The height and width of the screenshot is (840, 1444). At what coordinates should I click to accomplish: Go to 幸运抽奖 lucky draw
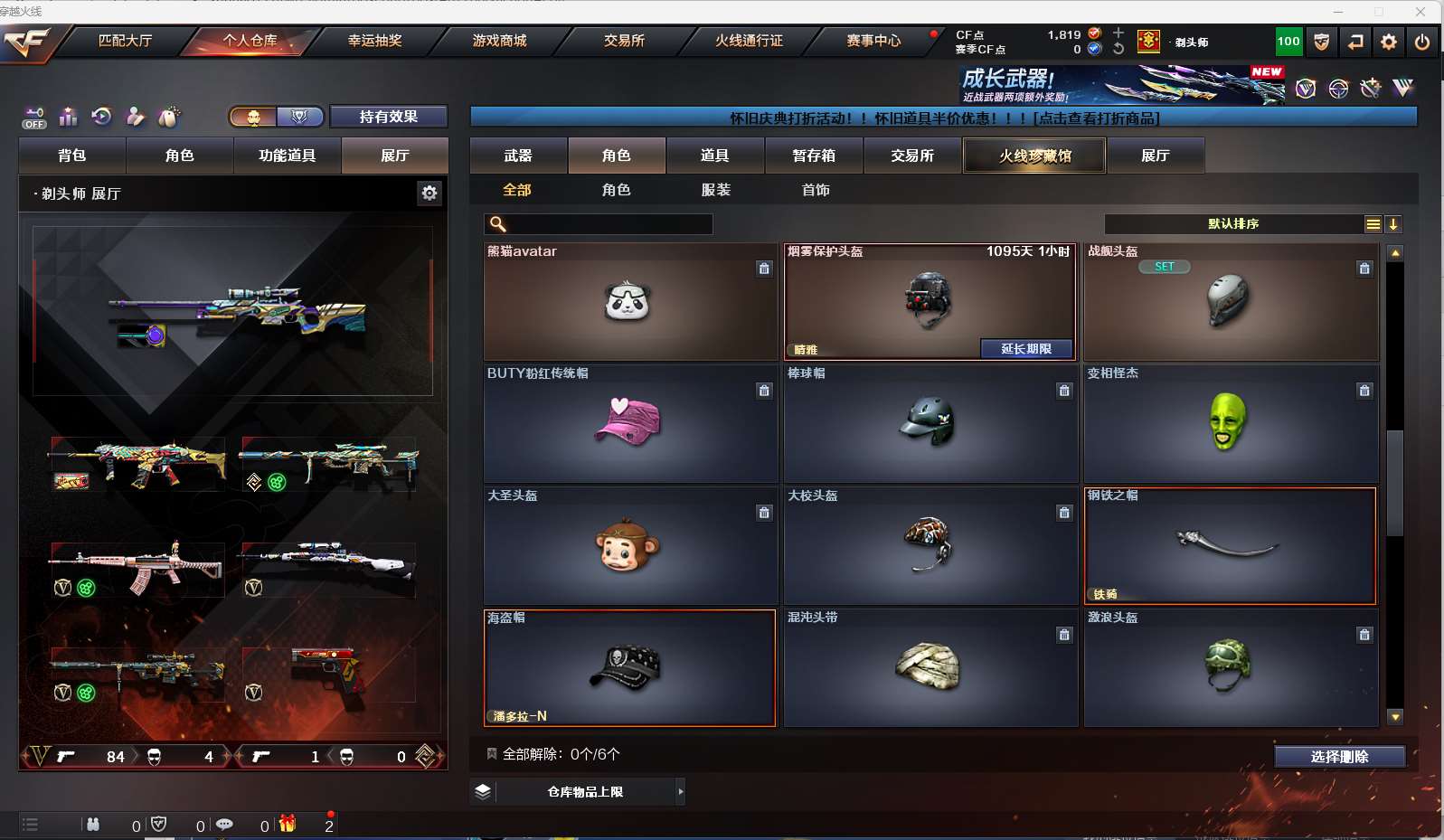[x=374, y=41]
